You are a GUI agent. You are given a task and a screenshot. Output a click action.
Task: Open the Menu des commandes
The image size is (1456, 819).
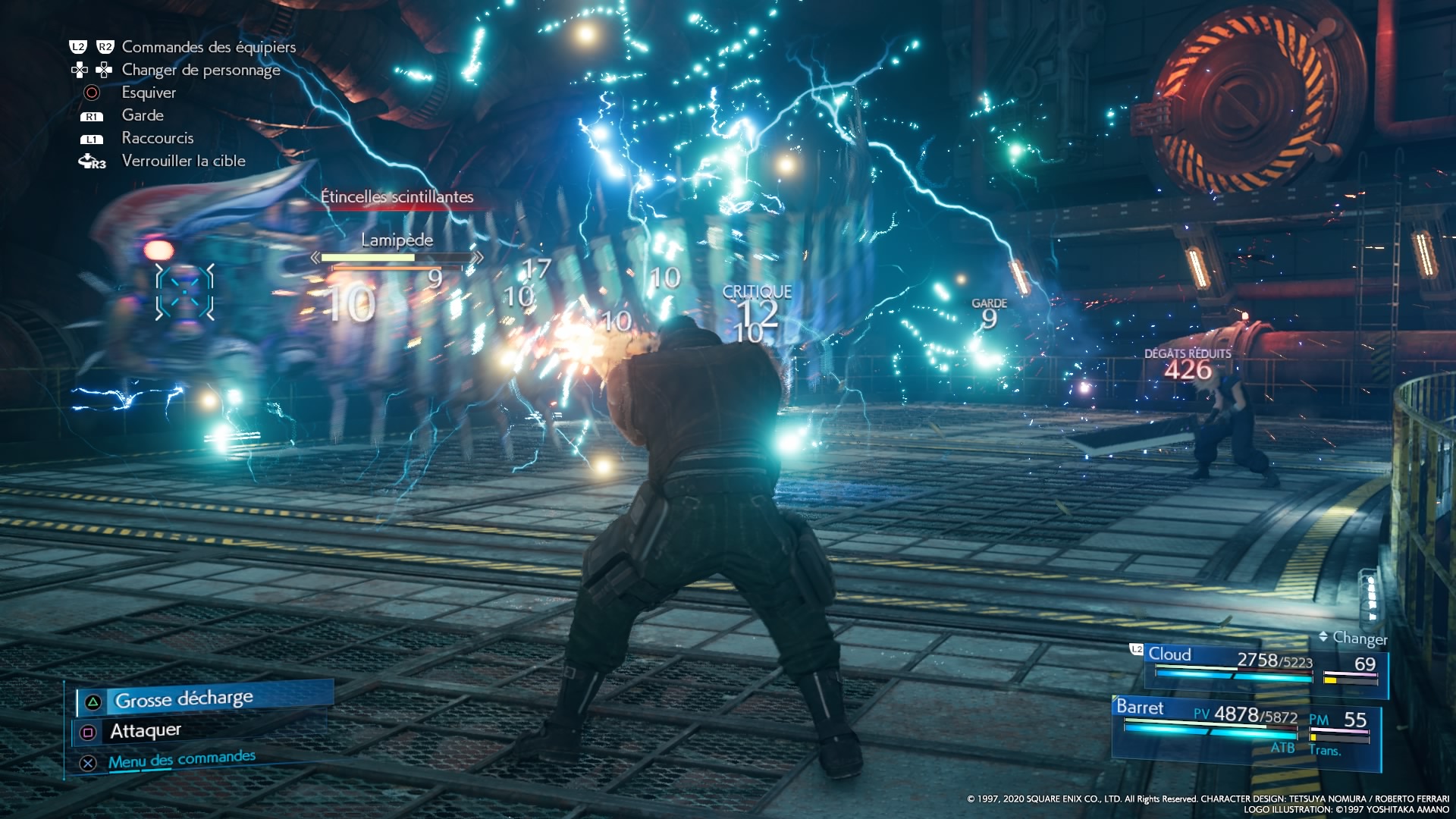tap(181, 760)
